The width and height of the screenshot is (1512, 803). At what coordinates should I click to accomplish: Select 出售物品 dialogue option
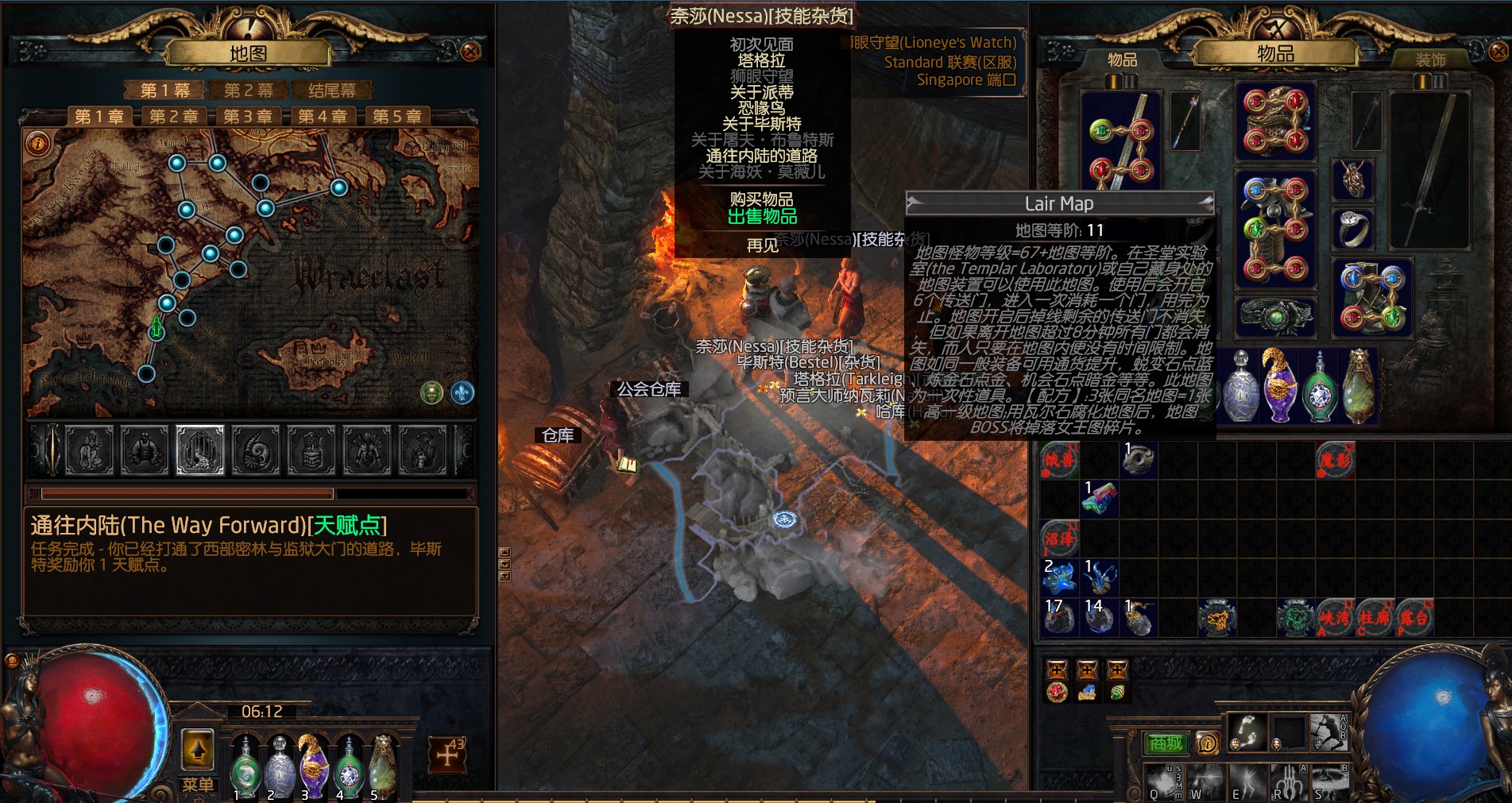(761, 216)
